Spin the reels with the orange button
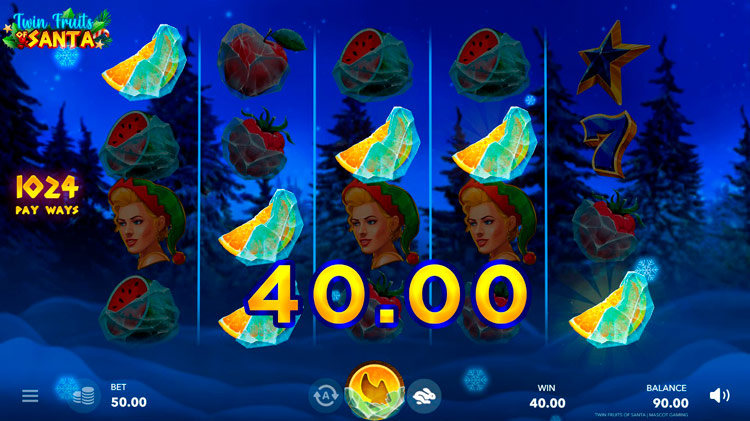This screenshot has height=421, width=750. click(375, 390)
